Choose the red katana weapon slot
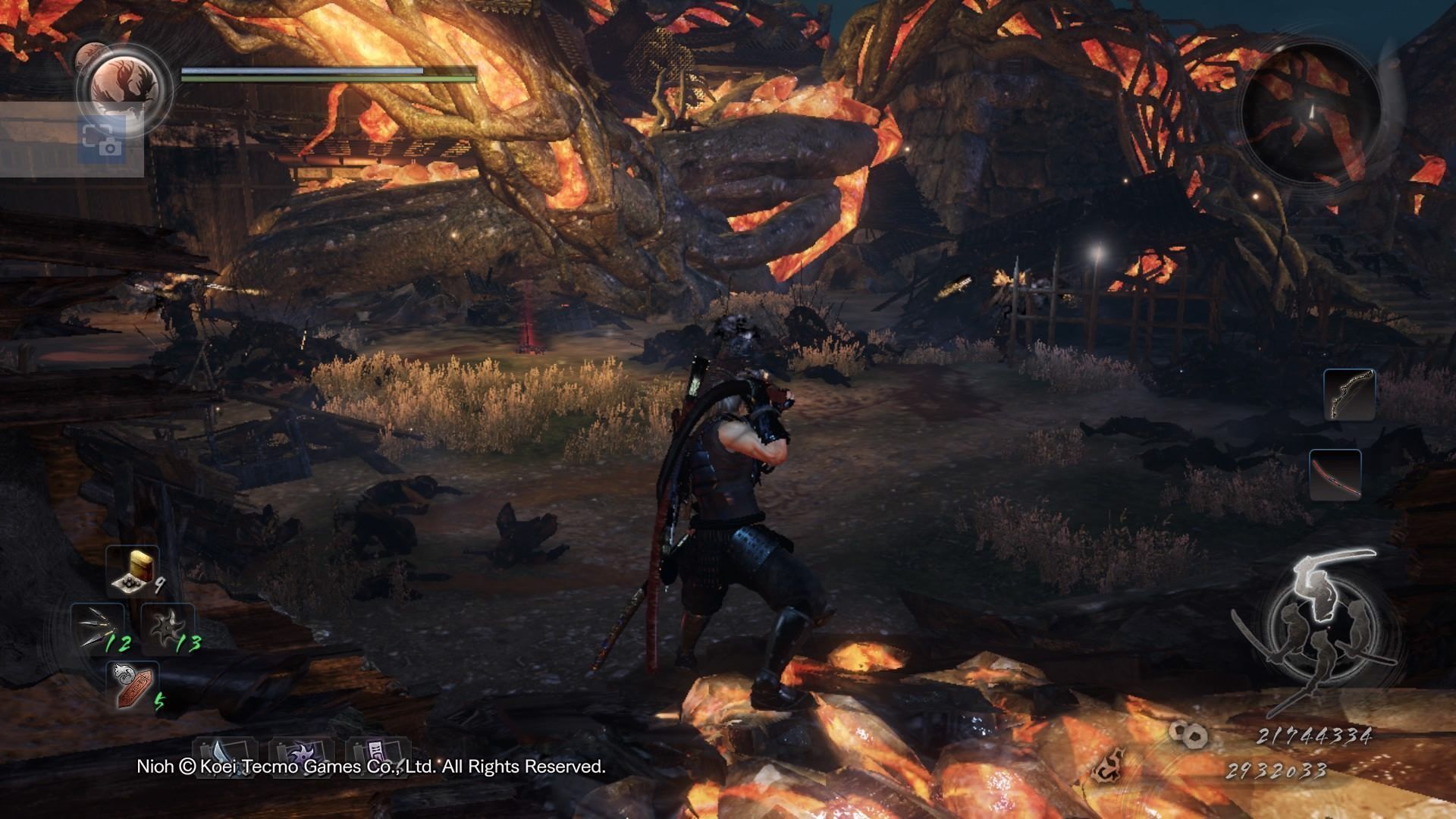Viewport: 1456px width, 819px height. pyautogui.click(x=1335, y=475)
